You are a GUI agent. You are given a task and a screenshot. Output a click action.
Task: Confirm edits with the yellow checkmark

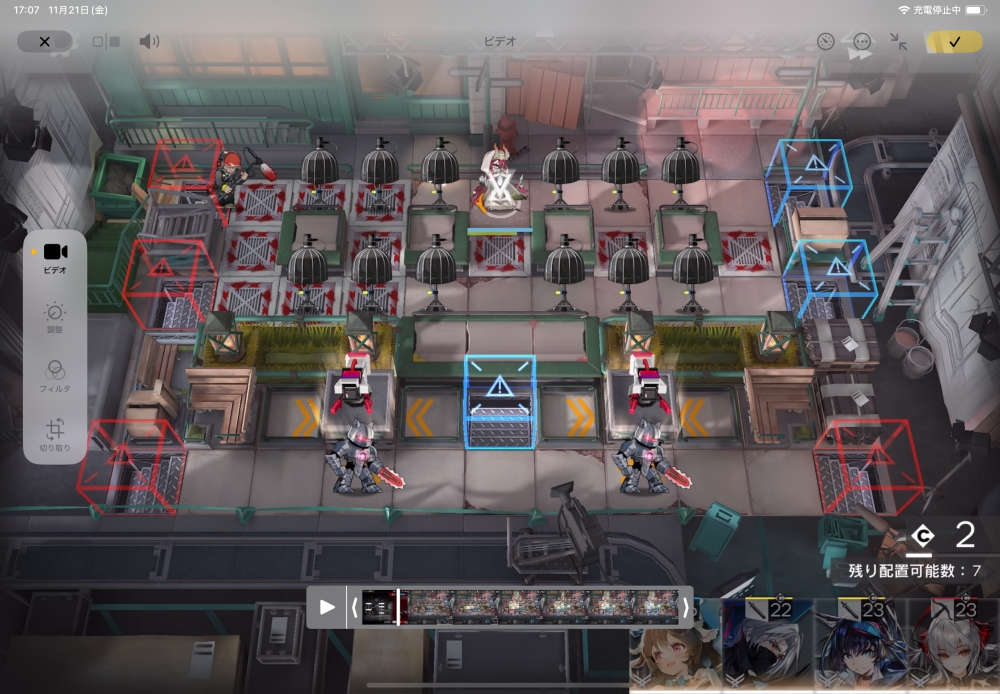click(954, 42)
